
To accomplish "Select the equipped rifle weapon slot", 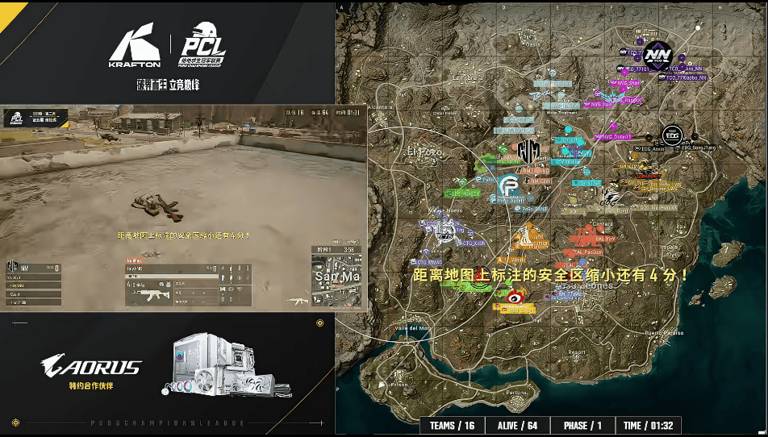I will pos(151,295).
